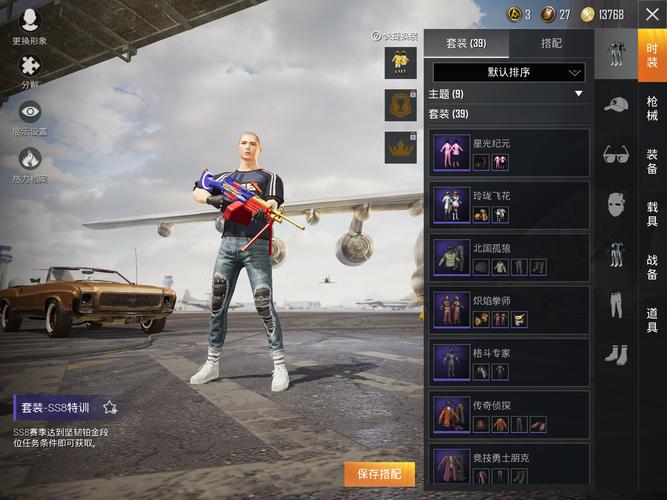Switch to the 搭配 tab
The width and height of the screenshot is (667, 500).
click(x=551, y=43)
